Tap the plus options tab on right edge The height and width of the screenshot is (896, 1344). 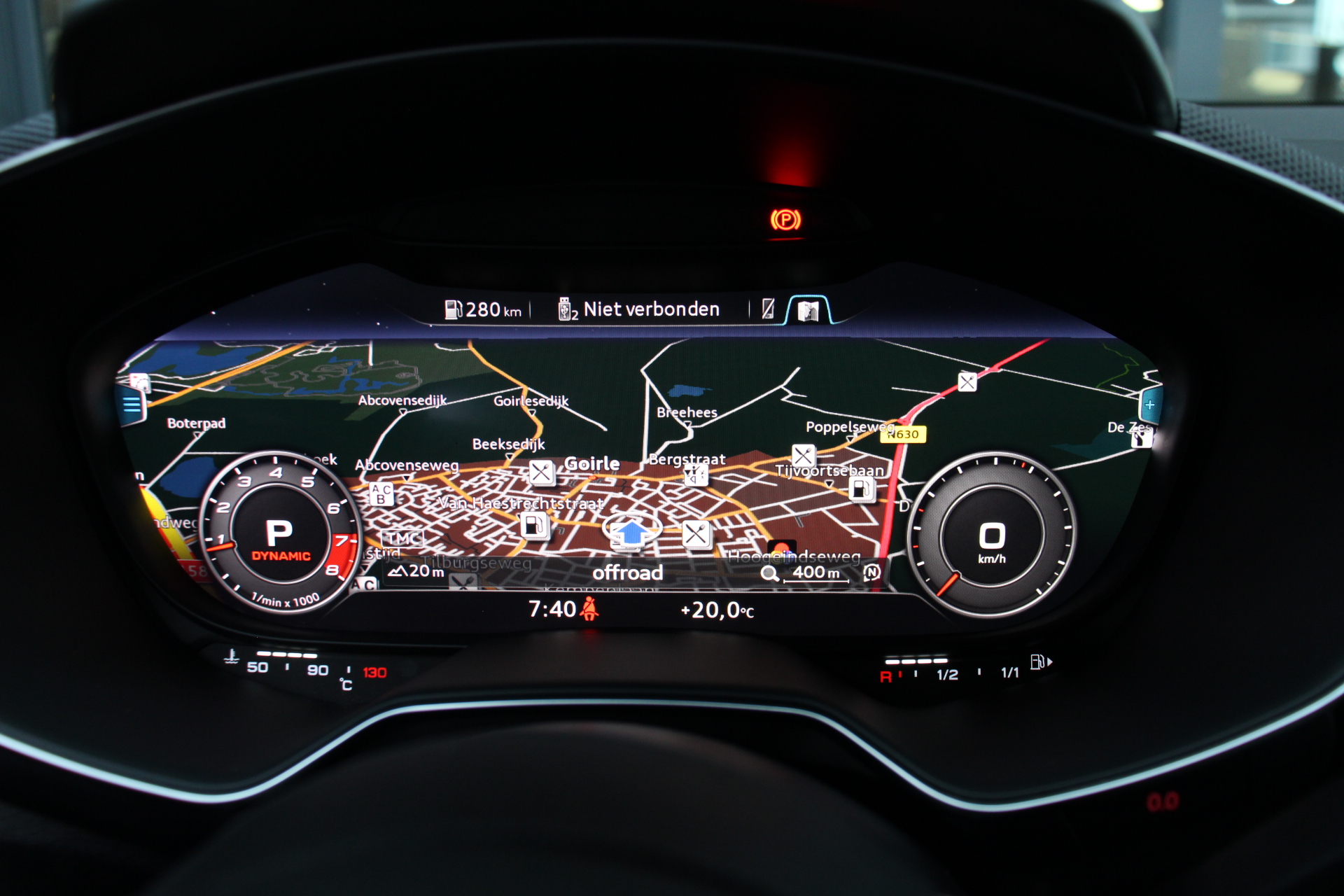[1149, 405]
